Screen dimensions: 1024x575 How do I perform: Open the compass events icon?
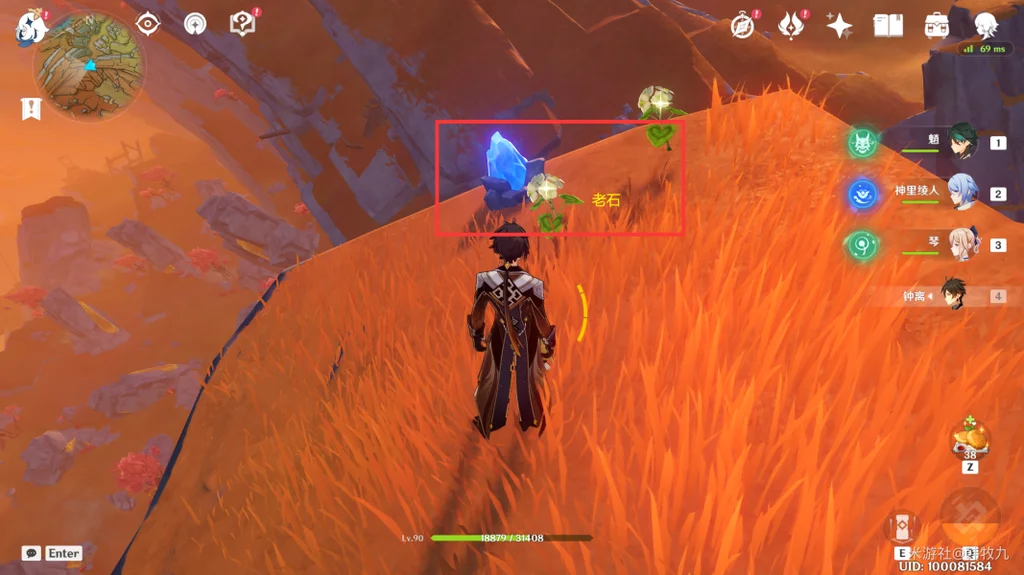tap(742, 26)
